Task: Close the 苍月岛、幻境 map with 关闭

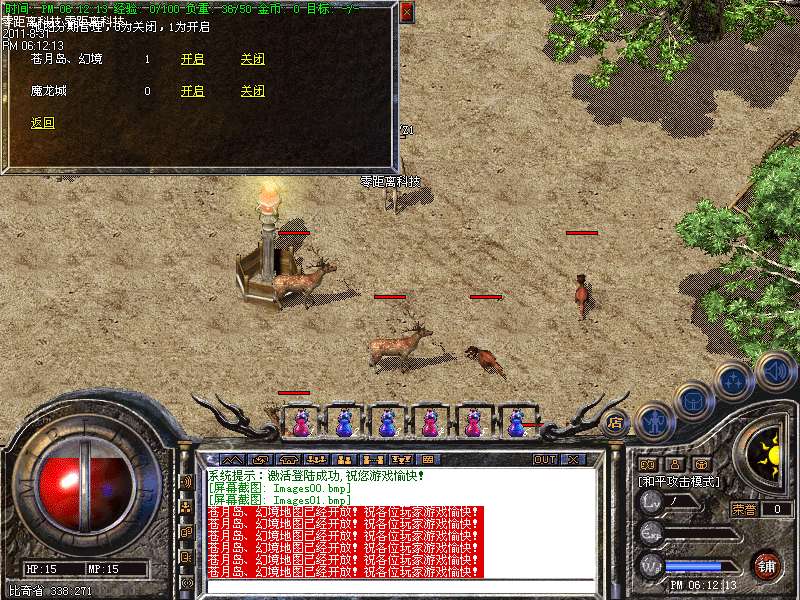Action: pos(252,60)
